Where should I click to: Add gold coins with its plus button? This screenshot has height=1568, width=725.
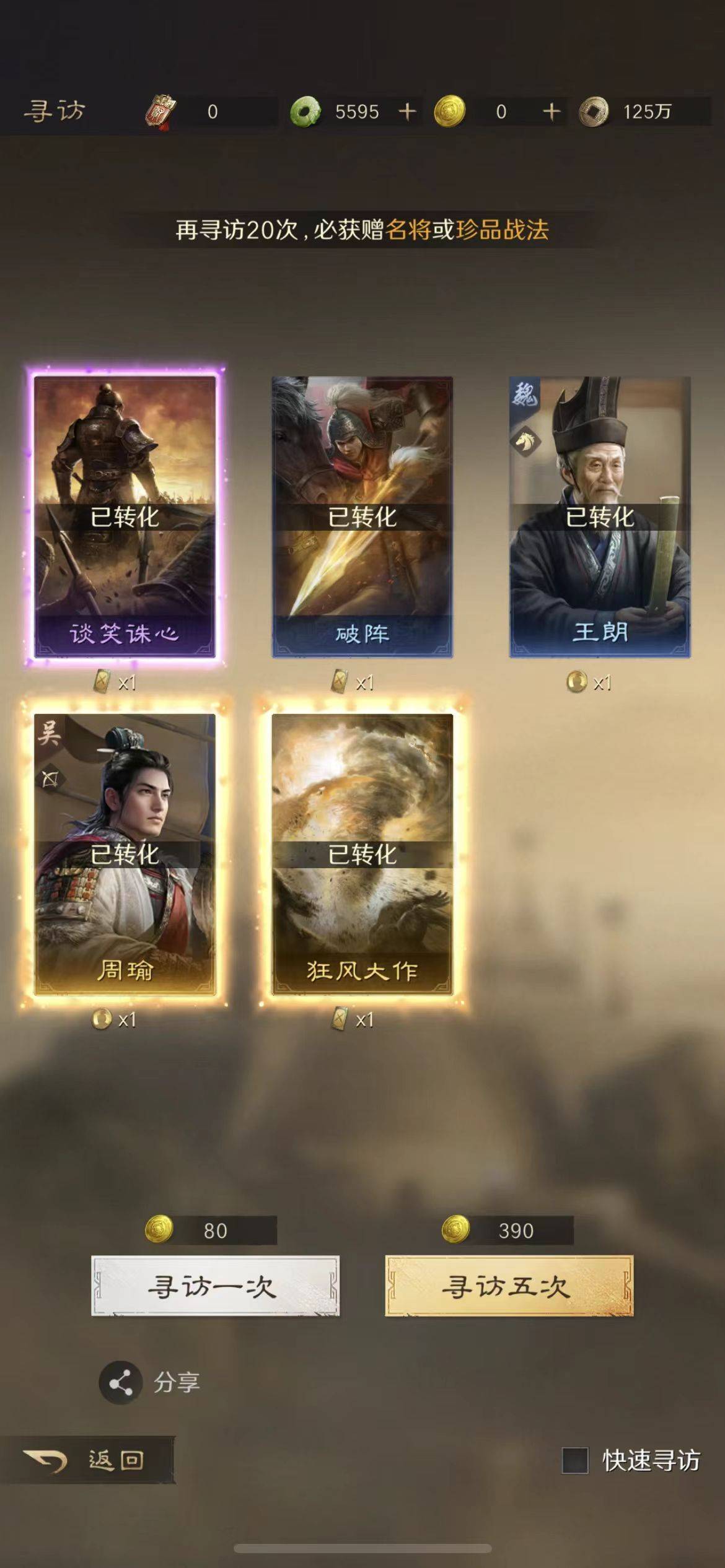(x=551, y=111)
